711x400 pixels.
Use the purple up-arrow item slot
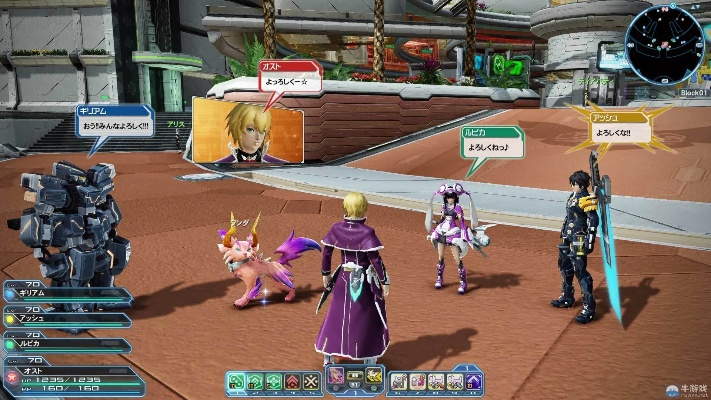474,381
